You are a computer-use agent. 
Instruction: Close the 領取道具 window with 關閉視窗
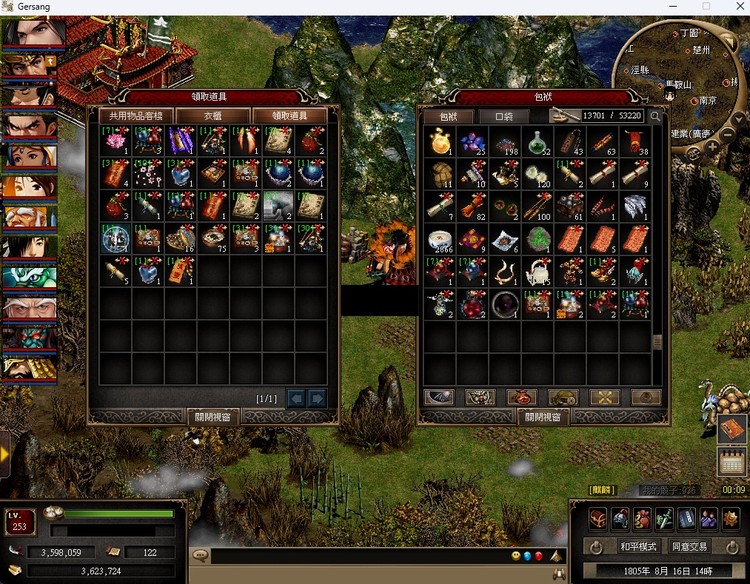coord(213,416)
